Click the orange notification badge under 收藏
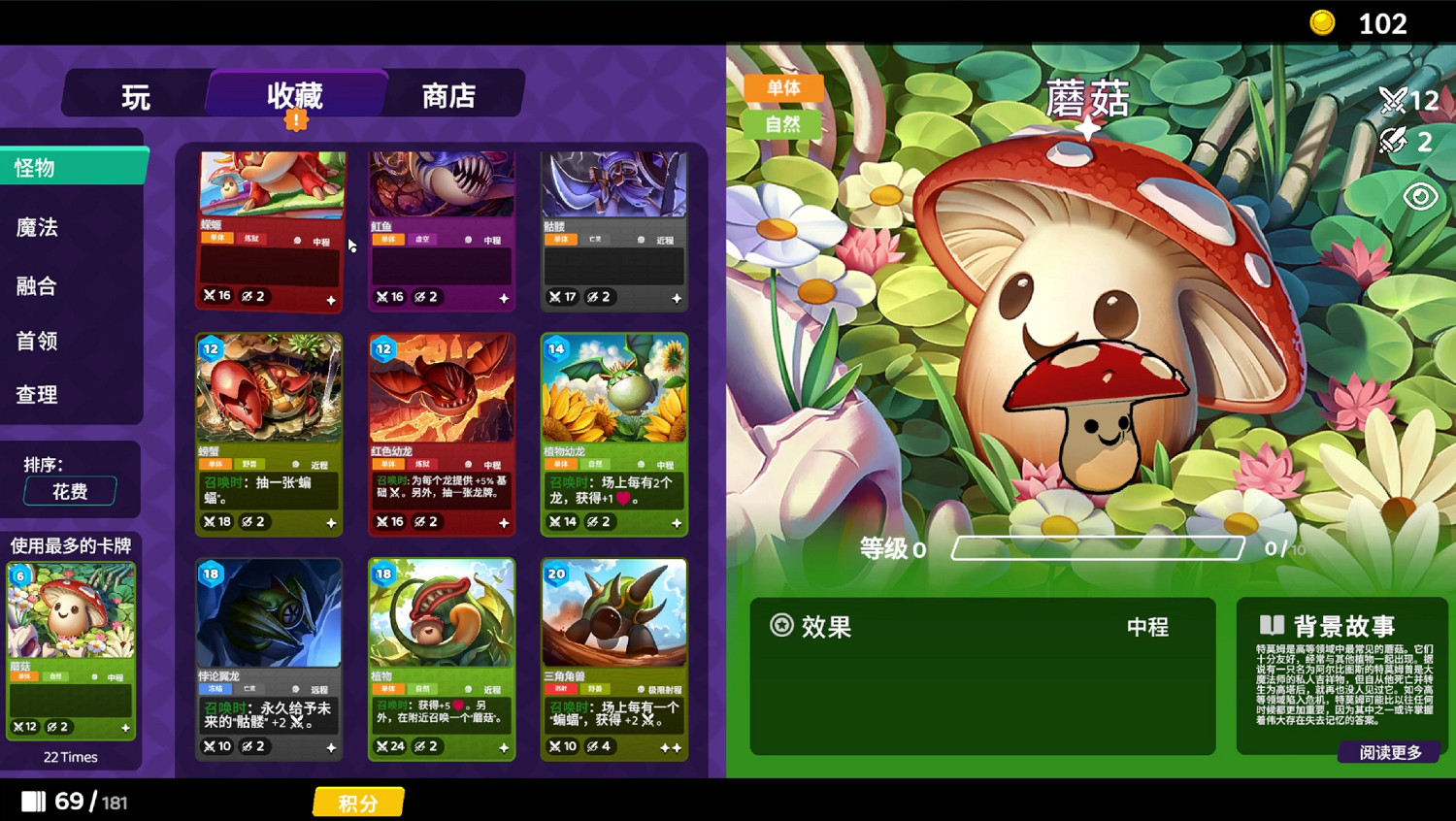This screenshot has width=1456, height=821. coord(296,119)
